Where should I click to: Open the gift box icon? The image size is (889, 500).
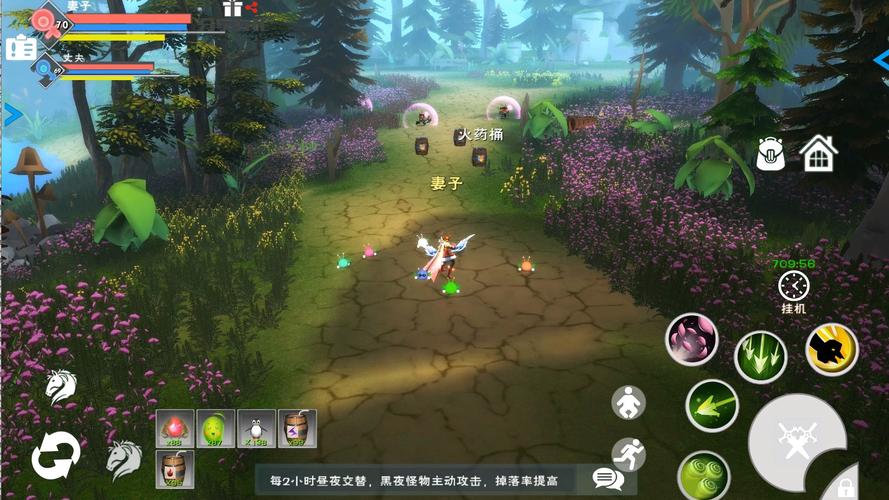(232, 8)
